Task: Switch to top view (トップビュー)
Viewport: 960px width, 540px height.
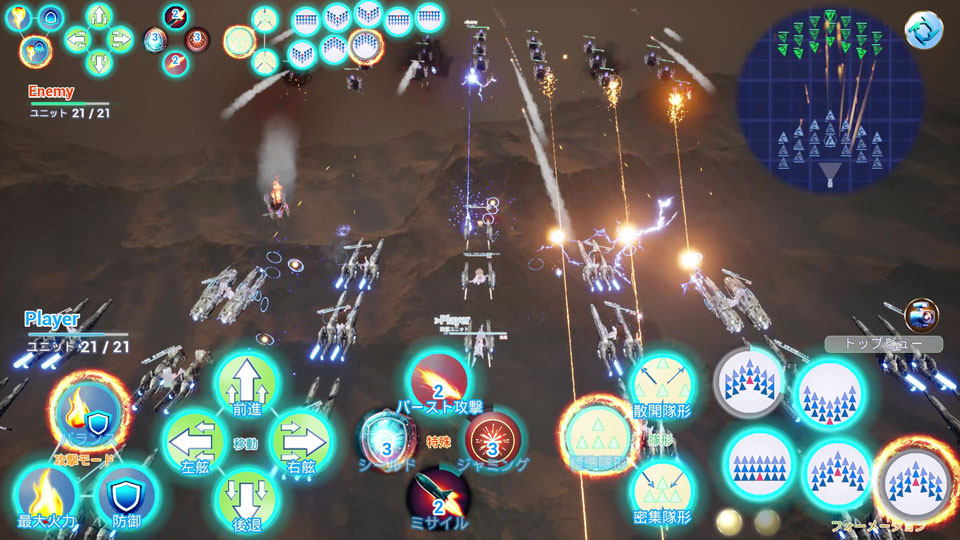Action: click(x=883, y=344)
